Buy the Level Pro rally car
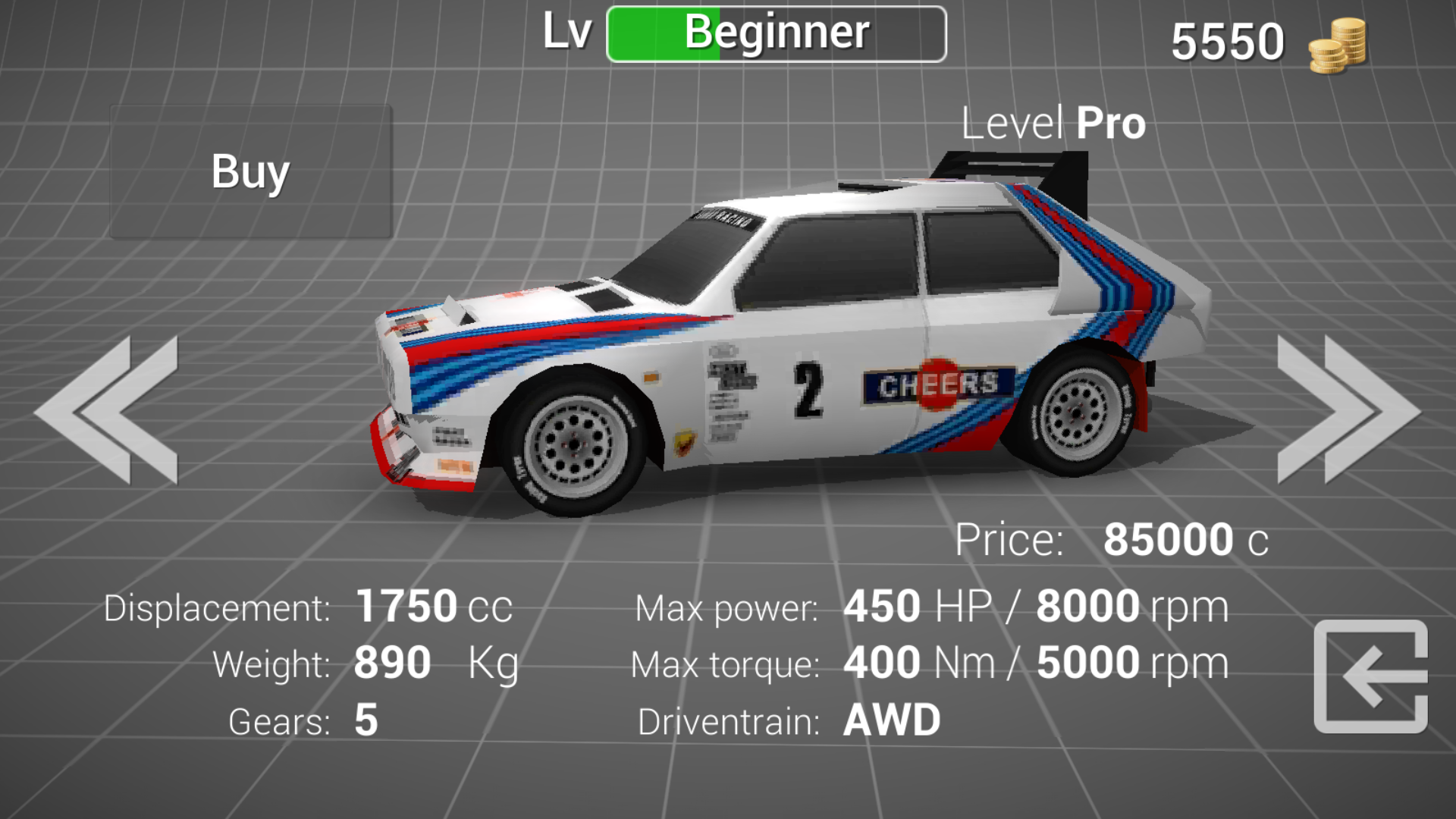The width and height of the screenshot is (1456, 819). [250, 172]
